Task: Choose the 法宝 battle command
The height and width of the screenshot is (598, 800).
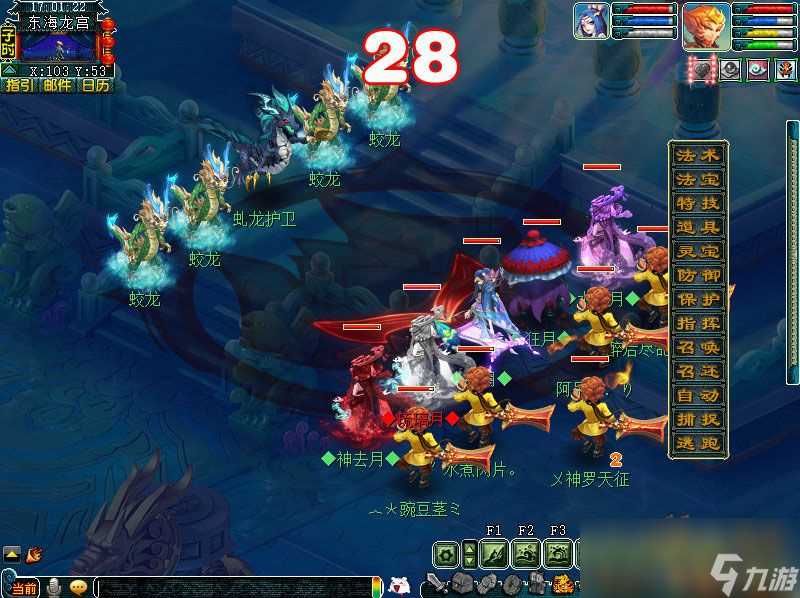Action: coord(699,180)
